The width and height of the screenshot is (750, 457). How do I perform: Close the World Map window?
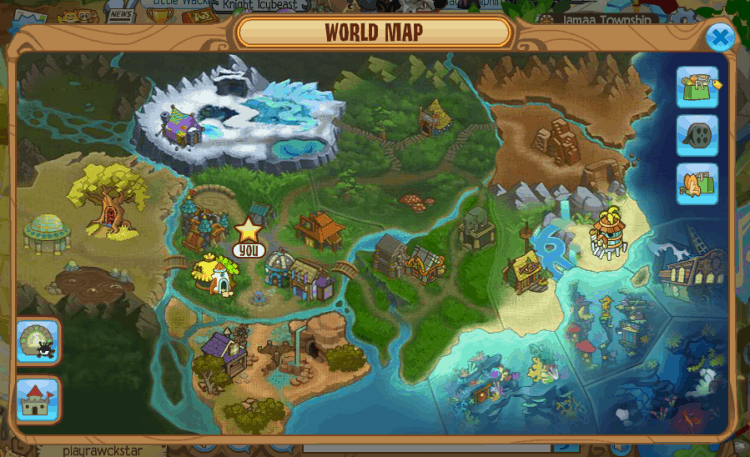720,38
